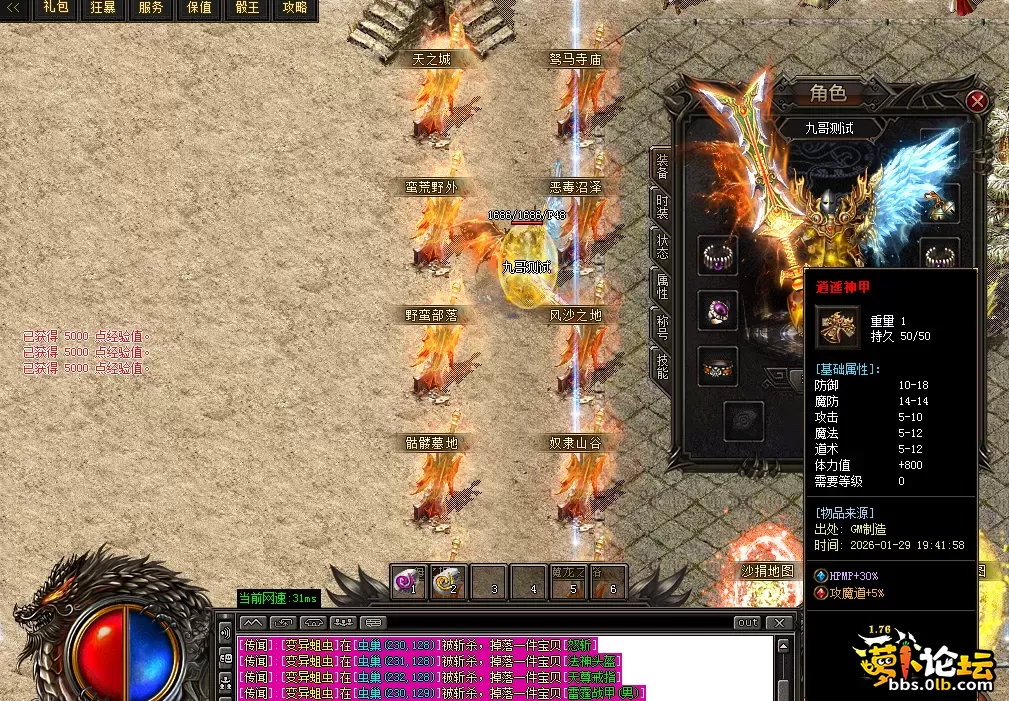Collapse the top menu with the double arrow
Viewport: 1009px width, 701px height.
(x=14, y=8)
